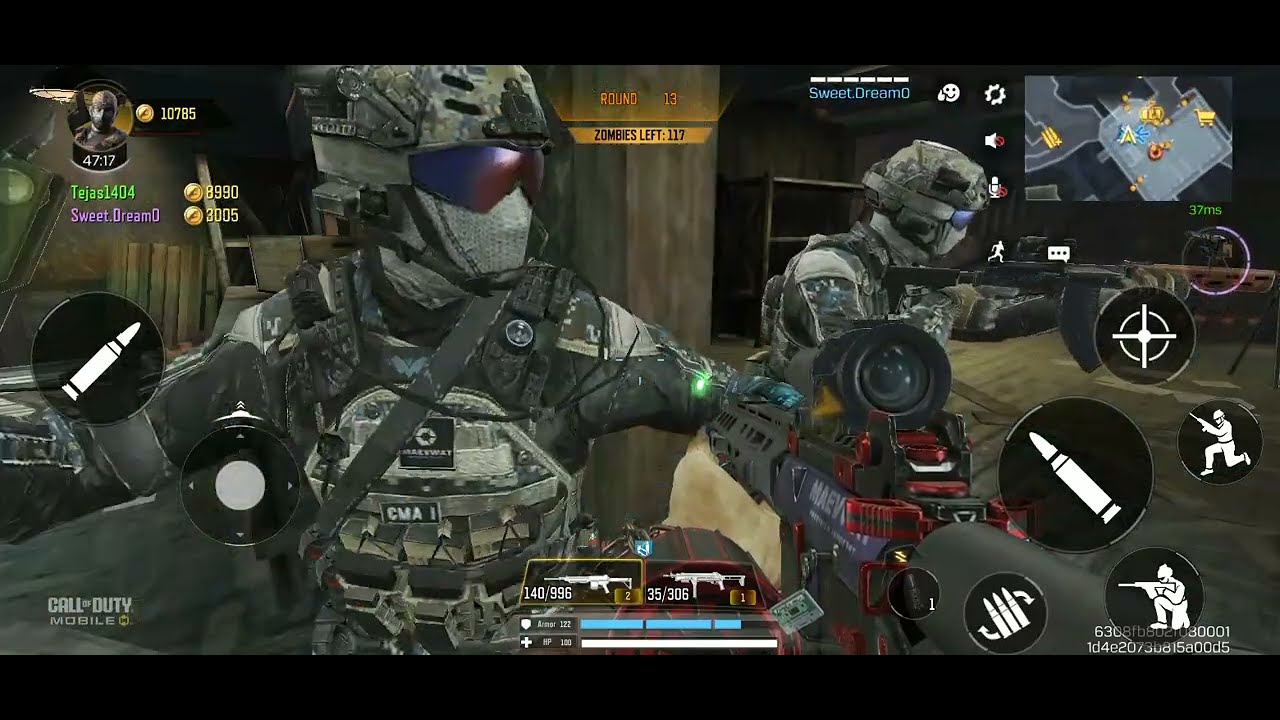This screenshot has height=720, width=1280.
Task: Activate the sentry turret ability icon
Action: tap(1215, 256)
